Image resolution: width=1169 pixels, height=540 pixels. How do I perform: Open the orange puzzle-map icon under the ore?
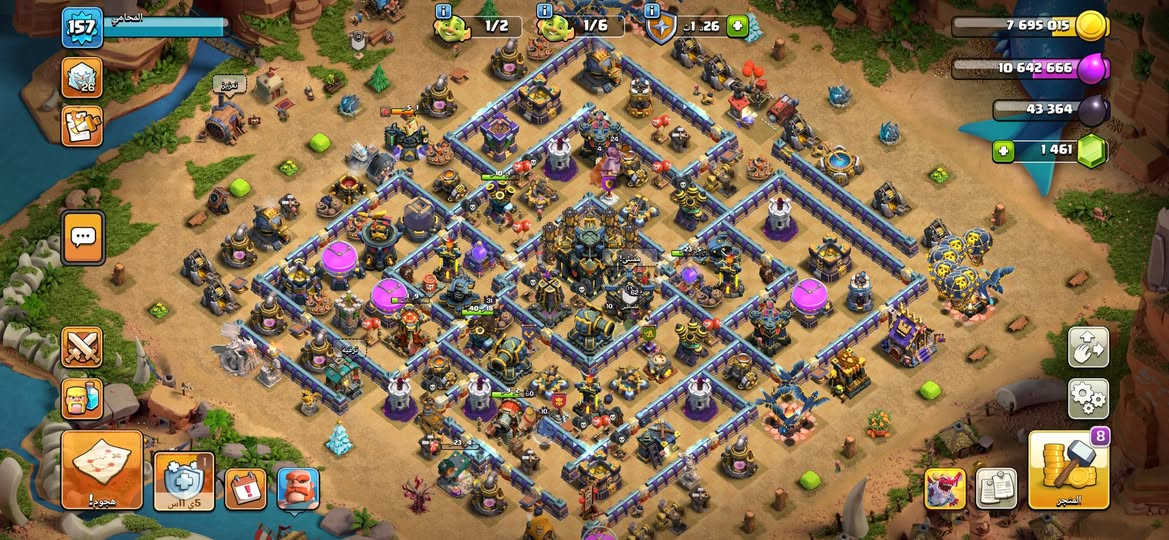tap(82, 125)
